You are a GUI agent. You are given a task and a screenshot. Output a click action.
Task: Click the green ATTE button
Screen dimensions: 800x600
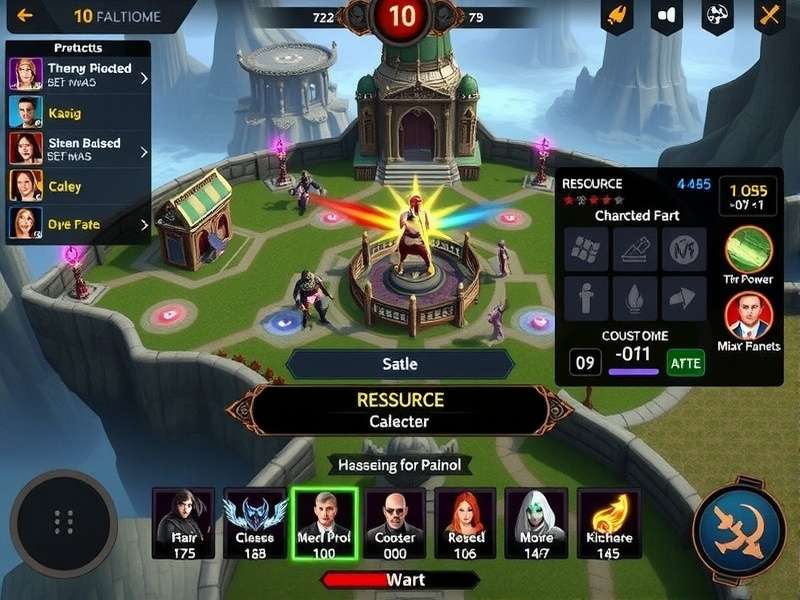tap(685, 361)
